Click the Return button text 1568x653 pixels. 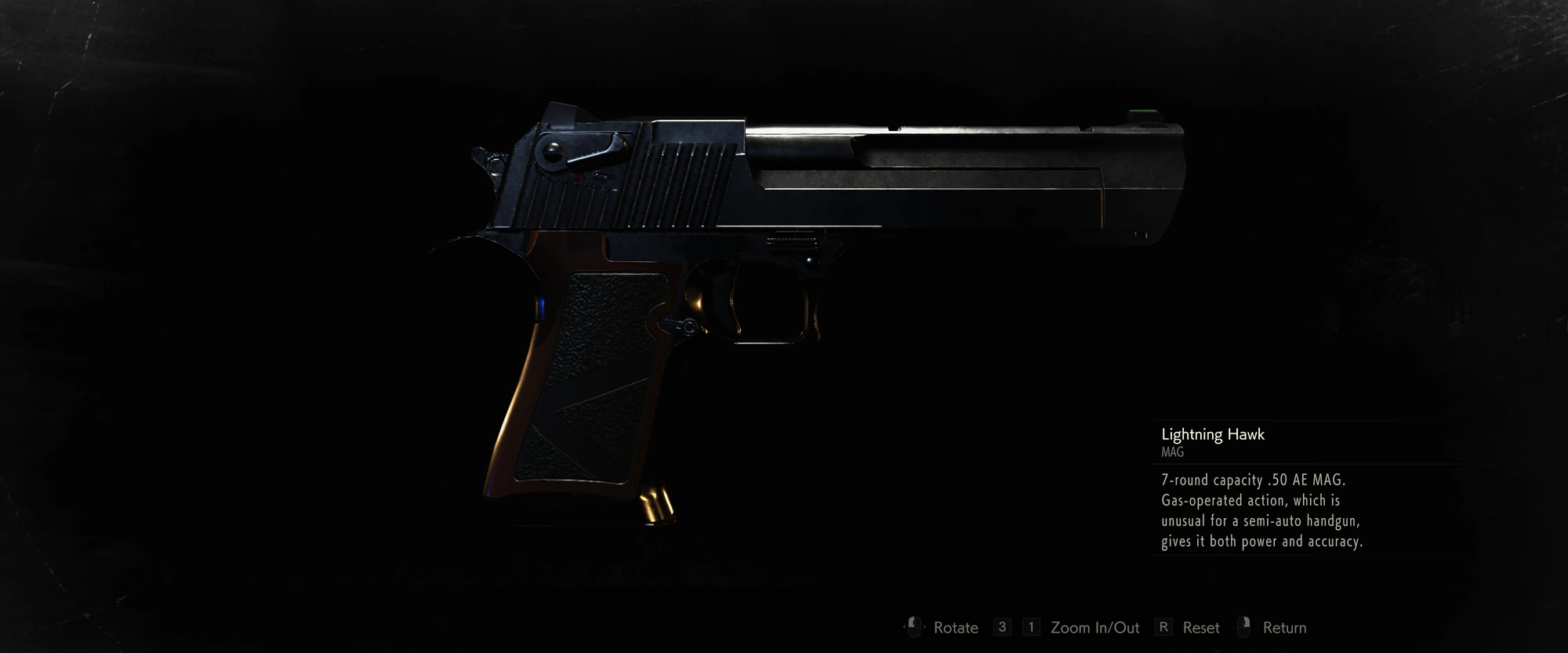tap(1284, 627)
